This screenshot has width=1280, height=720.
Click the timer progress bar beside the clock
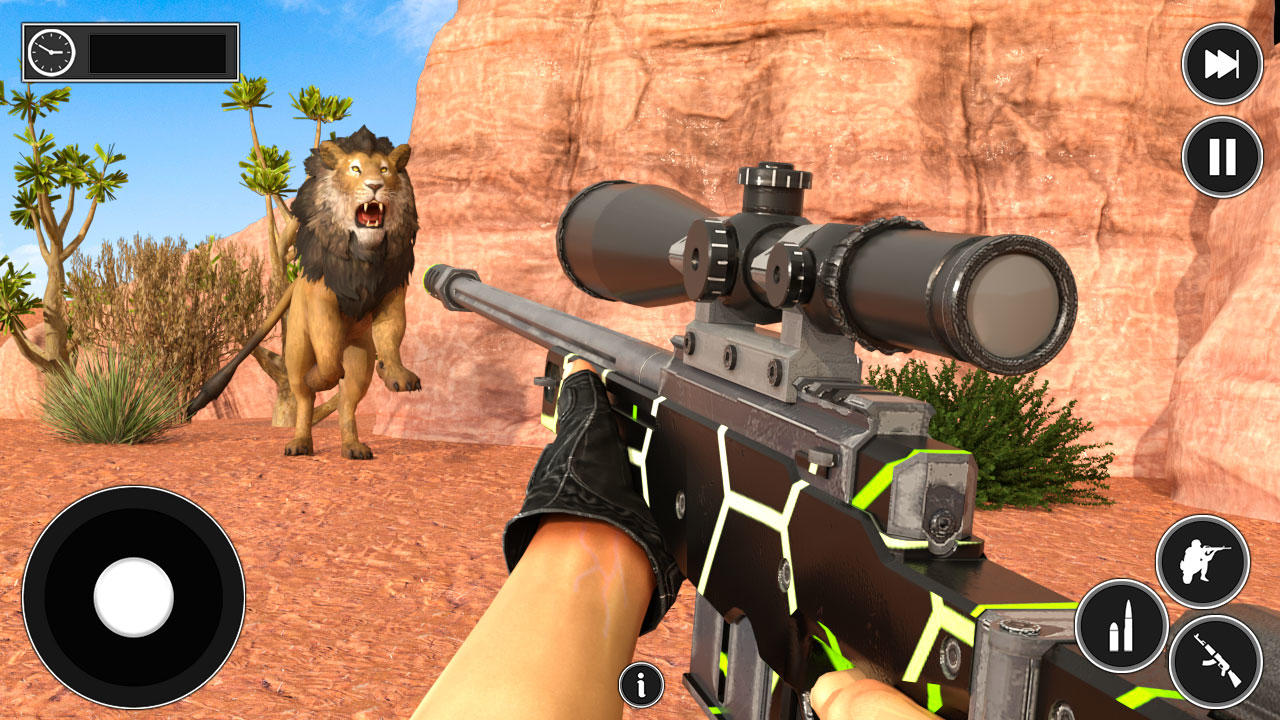click(158, 51)
